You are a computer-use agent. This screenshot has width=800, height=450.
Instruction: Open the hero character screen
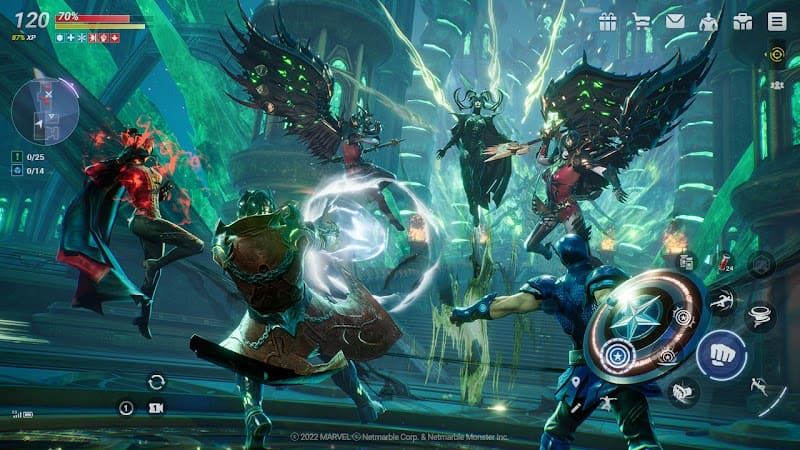tap(709, 21)
